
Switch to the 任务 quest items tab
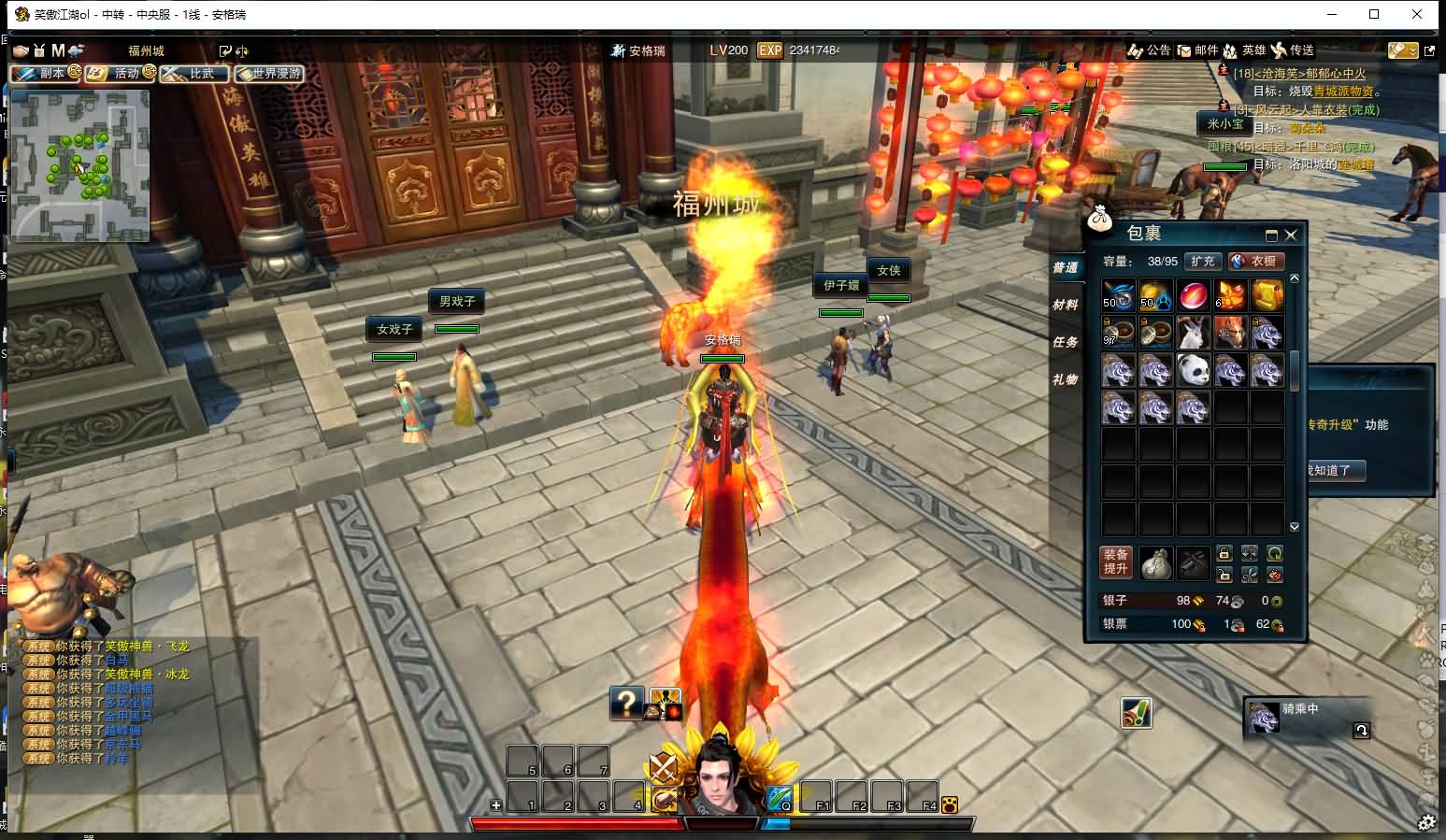tap(1065, 342)
